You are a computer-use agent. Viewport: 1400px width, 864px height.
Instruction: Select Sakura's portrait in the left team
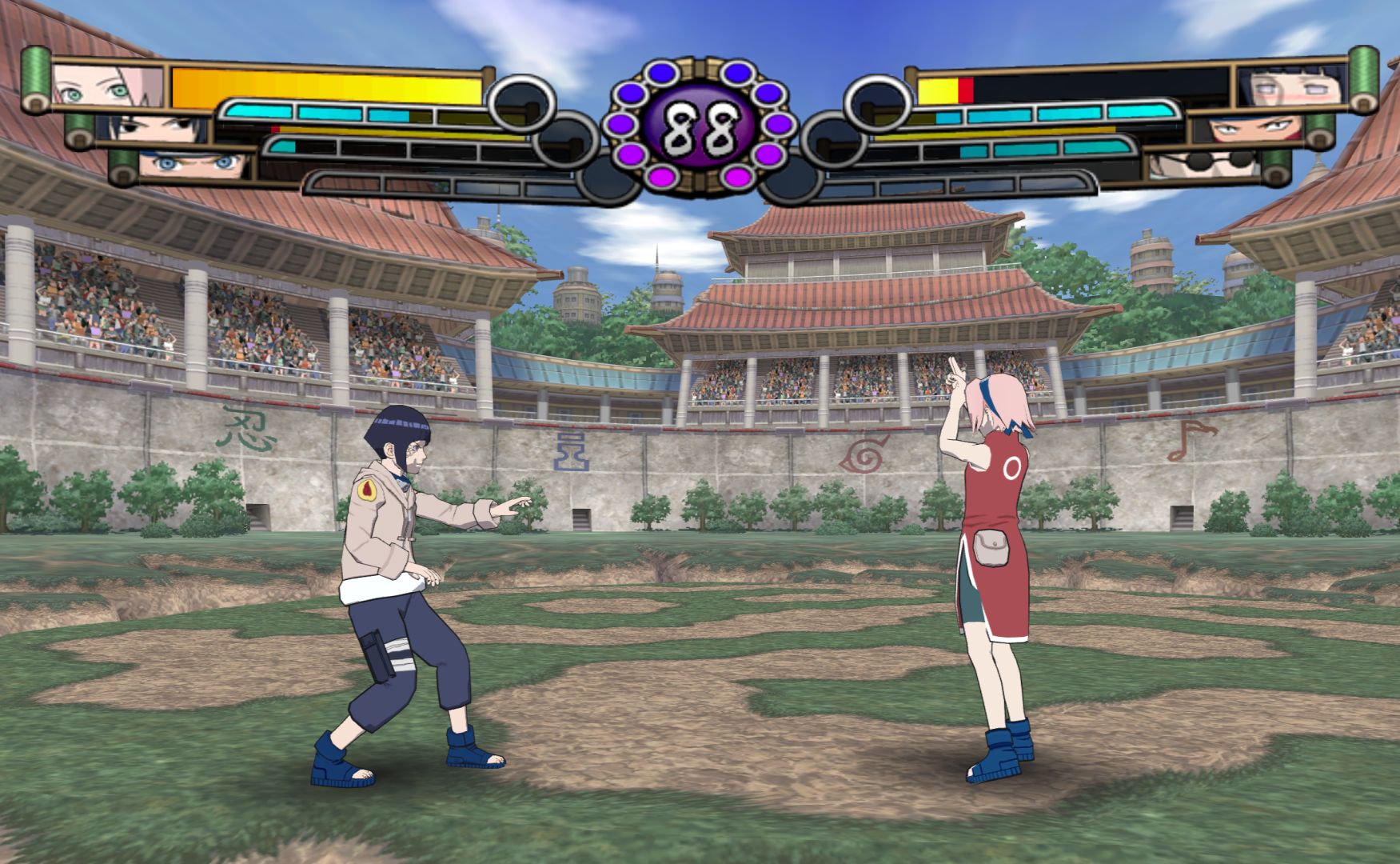108,86
